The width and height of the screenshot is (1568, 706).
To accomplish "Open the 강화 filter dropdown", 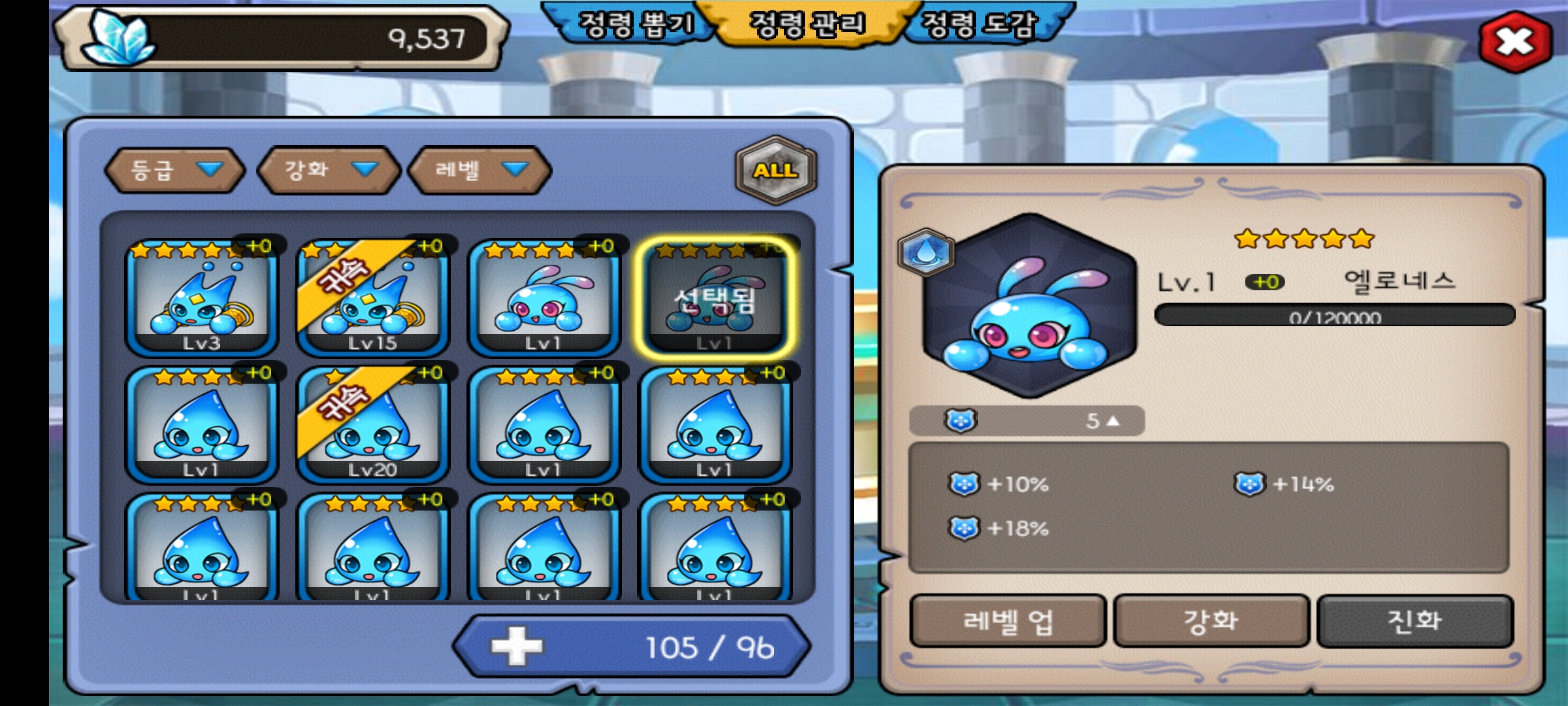I will pos(329,170).
